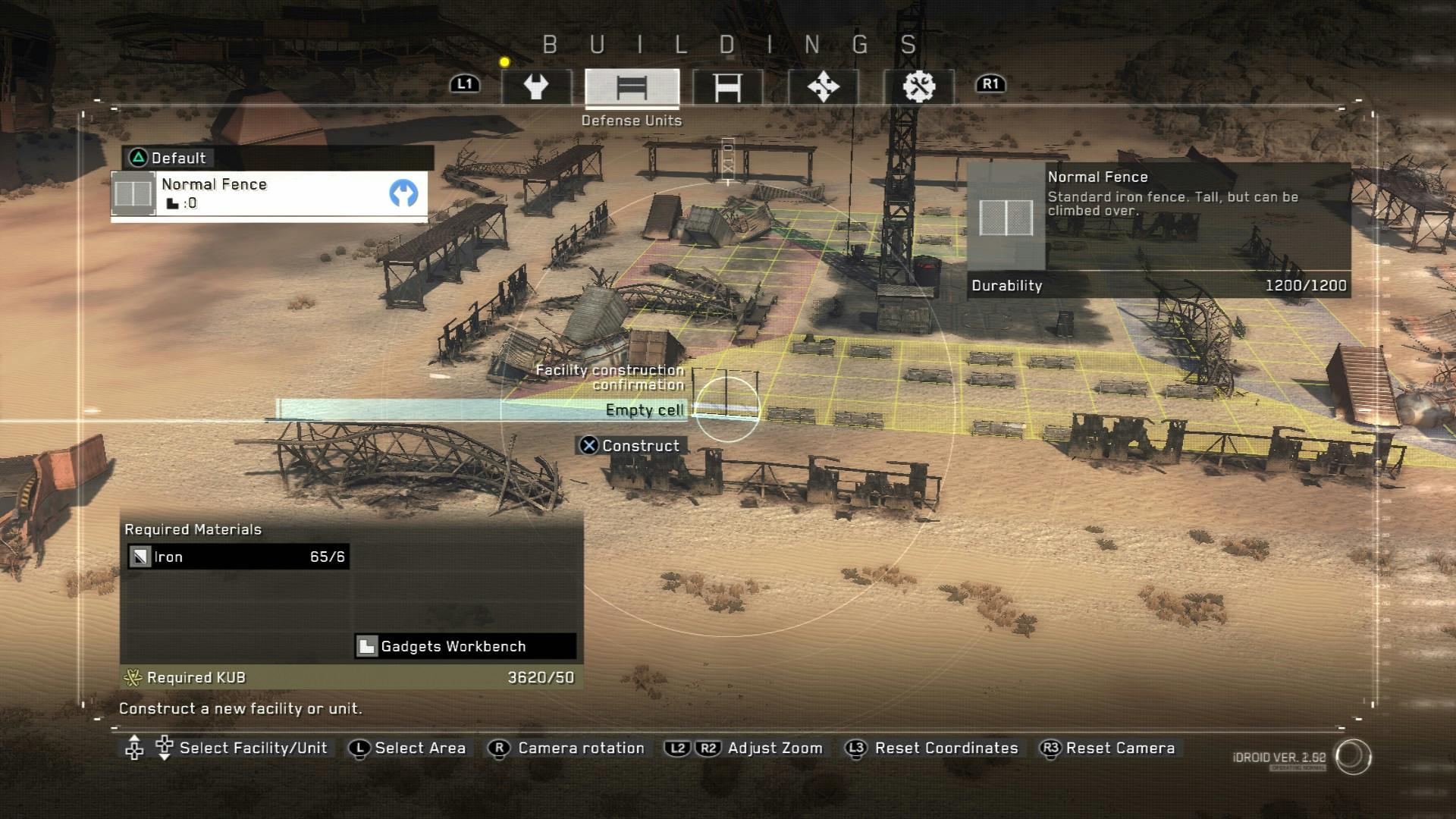Viewport: 1456px width, 819px height.
Task: Confirm Construct on the empty cell
Action: (631, 446)
